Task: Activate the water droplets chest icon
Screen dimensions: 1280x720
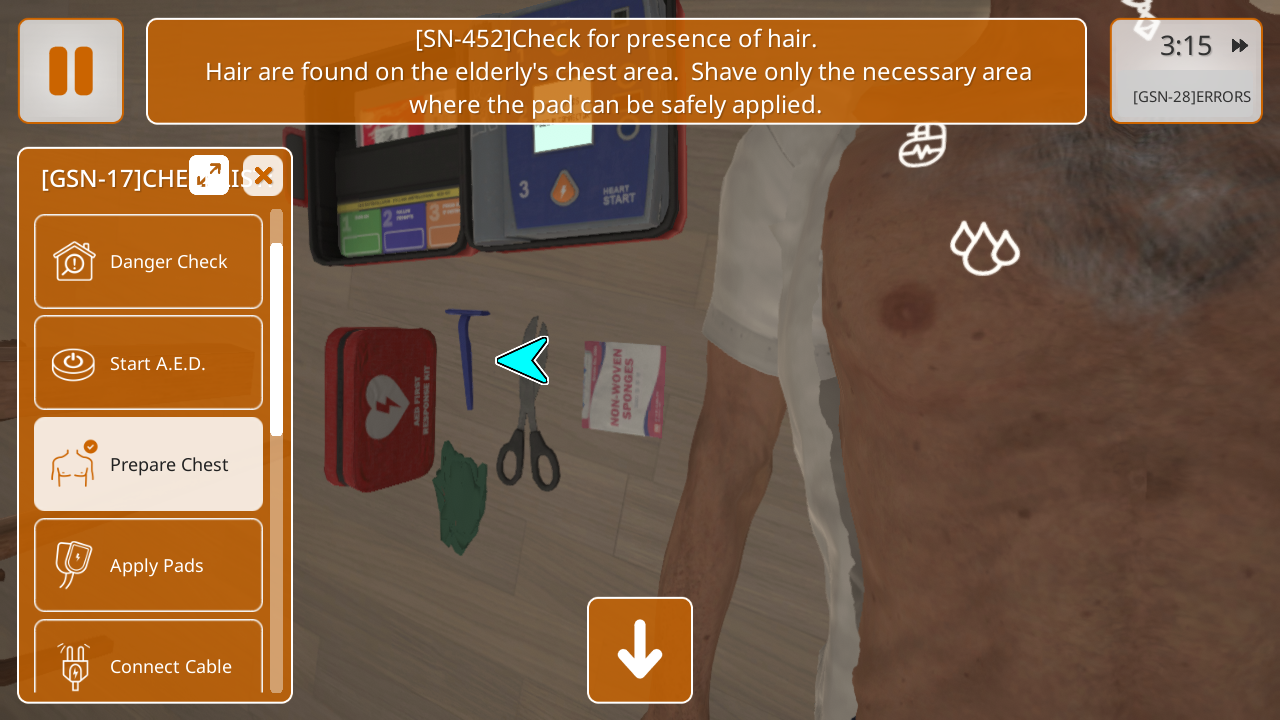Action: 984,247
